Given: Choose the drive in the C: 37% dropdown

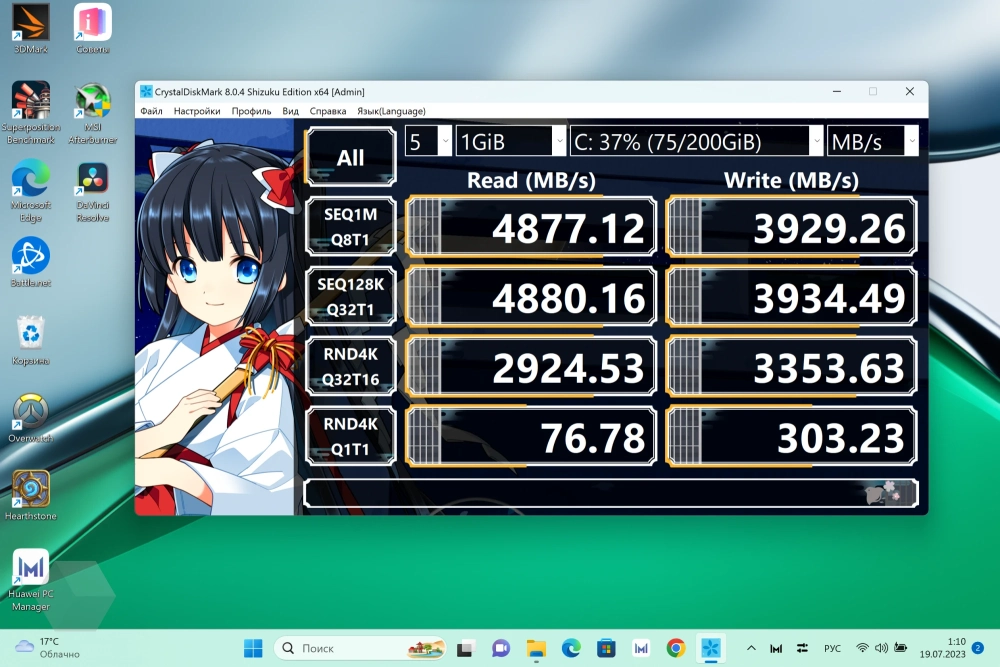Looking at the screenshot, I should [x=696, y=141].
